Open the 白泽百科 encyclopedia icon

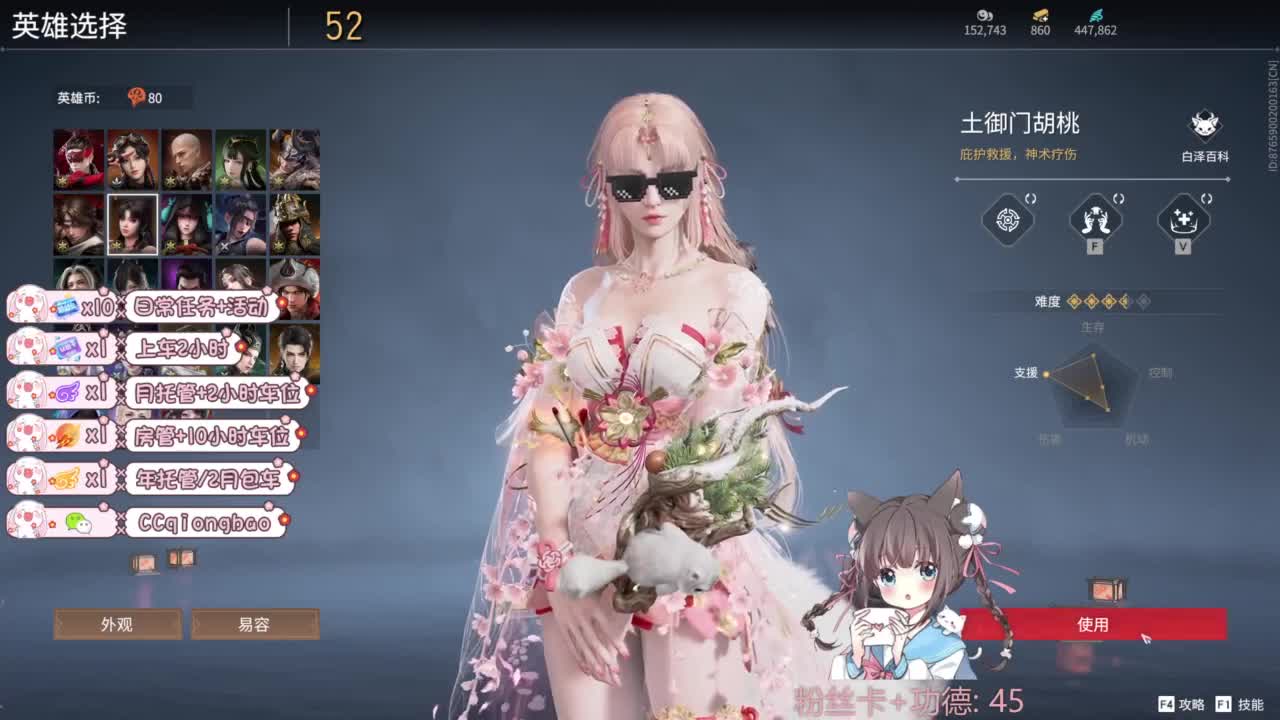pos(1203,124)
